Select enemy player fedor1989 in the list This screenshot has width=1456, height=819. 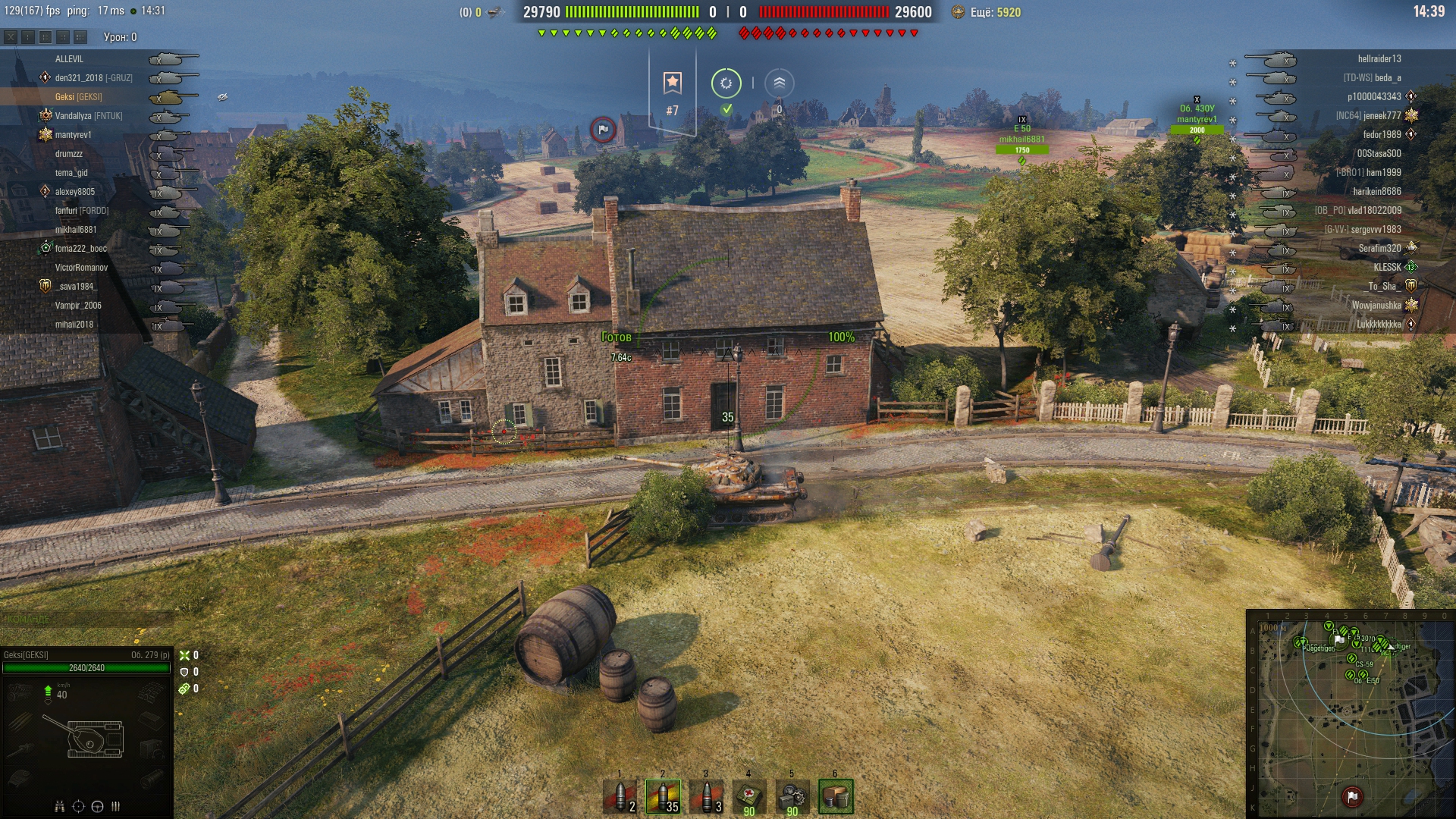[1382, 134]
